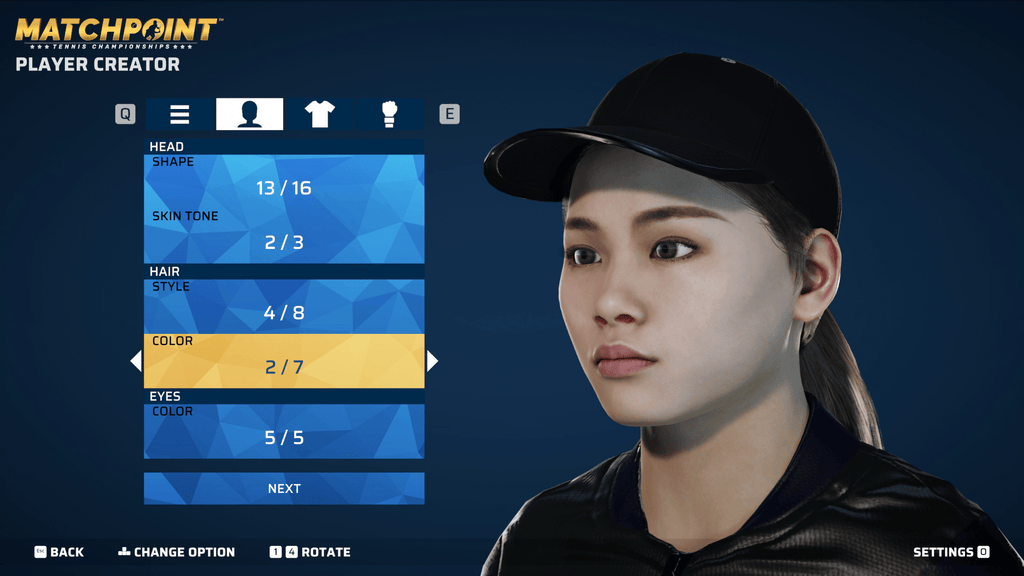The width and height of the screenshot is (1024, 576).
Task: Open the t-shirt clothing tab
Action: coord(320,115)
